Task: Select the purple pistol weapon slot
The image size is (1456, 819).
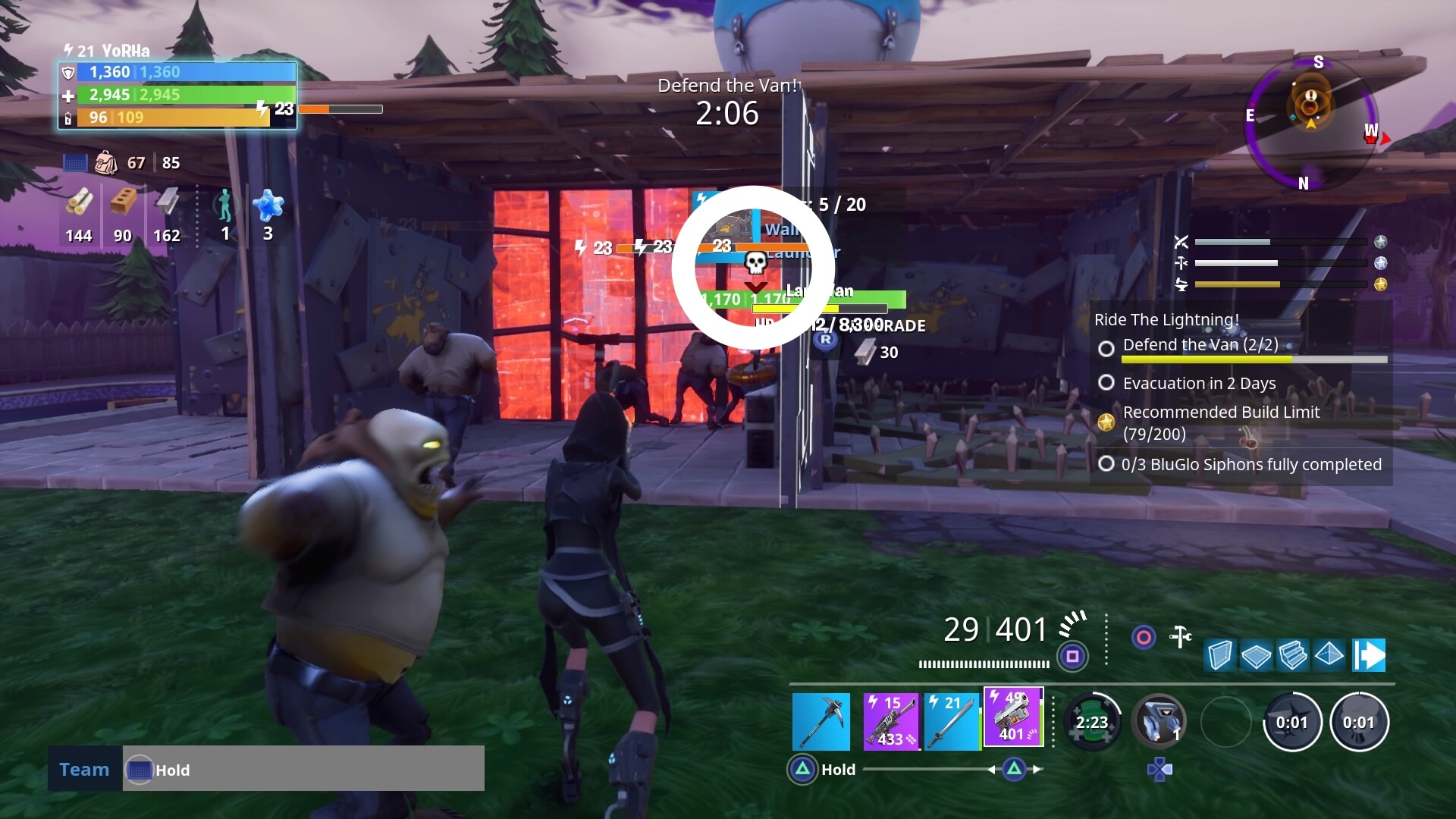Action: [x=1013, y=720]
